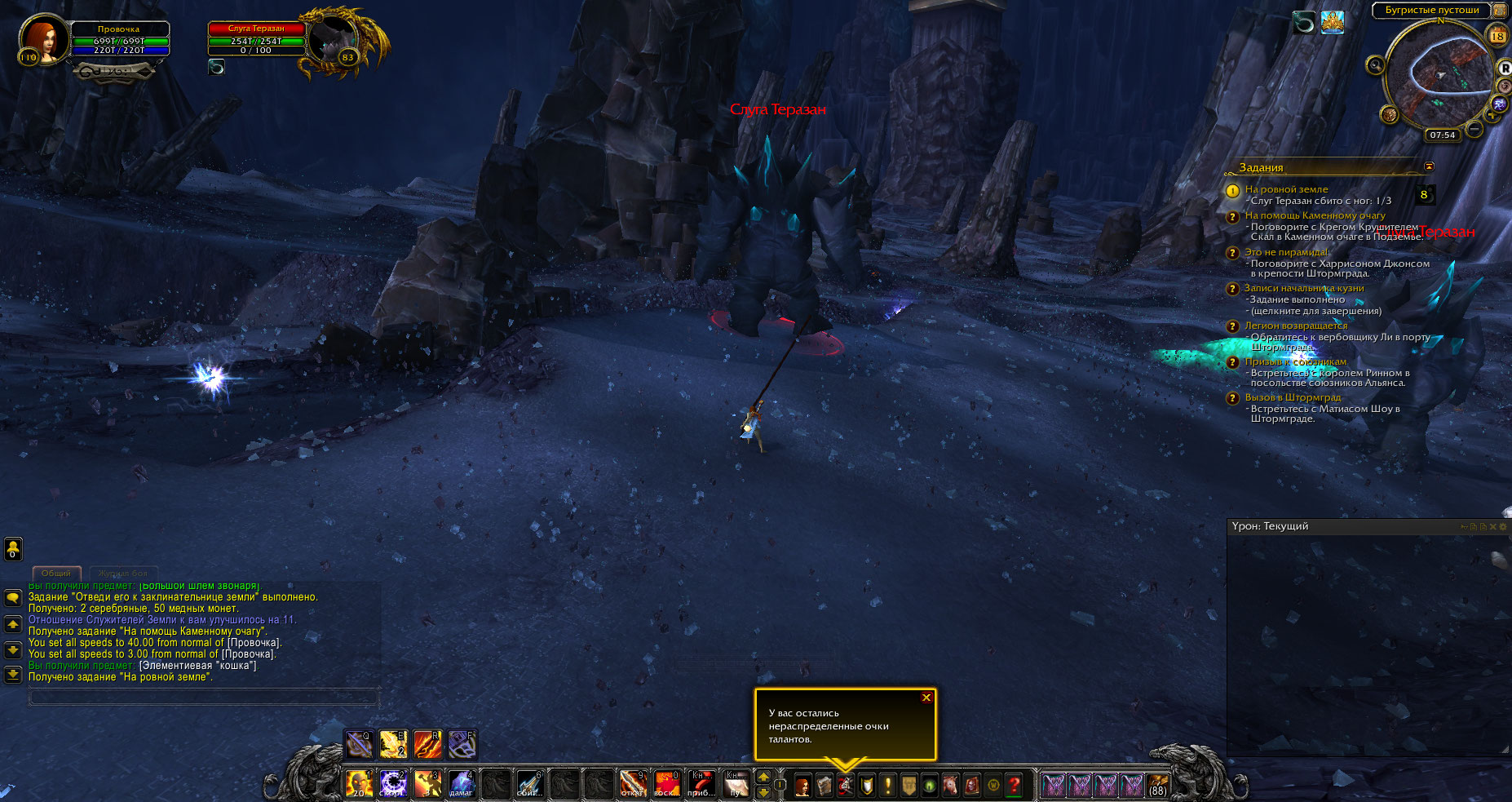This screenshot has width=1512, height=802.
Task: Zoom out on the minimap
Action: pos(1474,129)
